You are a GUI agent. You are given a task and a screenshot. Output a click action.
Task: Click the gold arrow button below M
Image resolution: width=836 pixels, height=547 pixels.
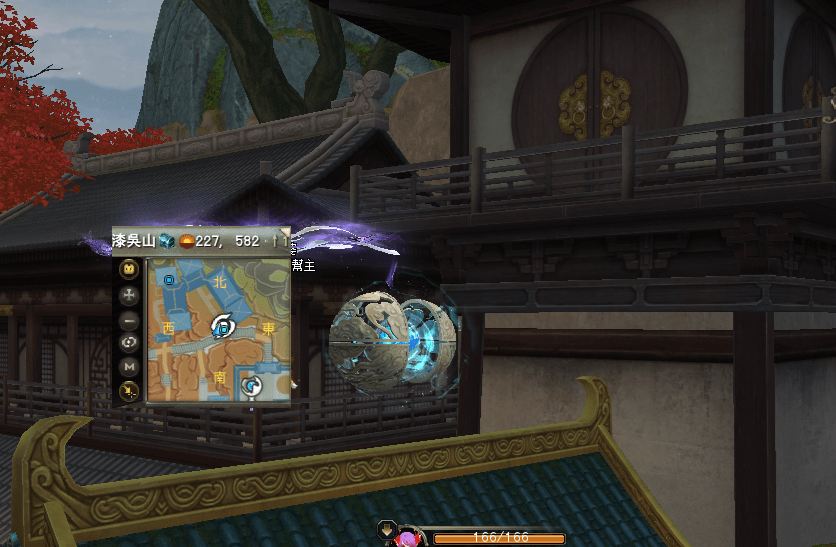129,391
